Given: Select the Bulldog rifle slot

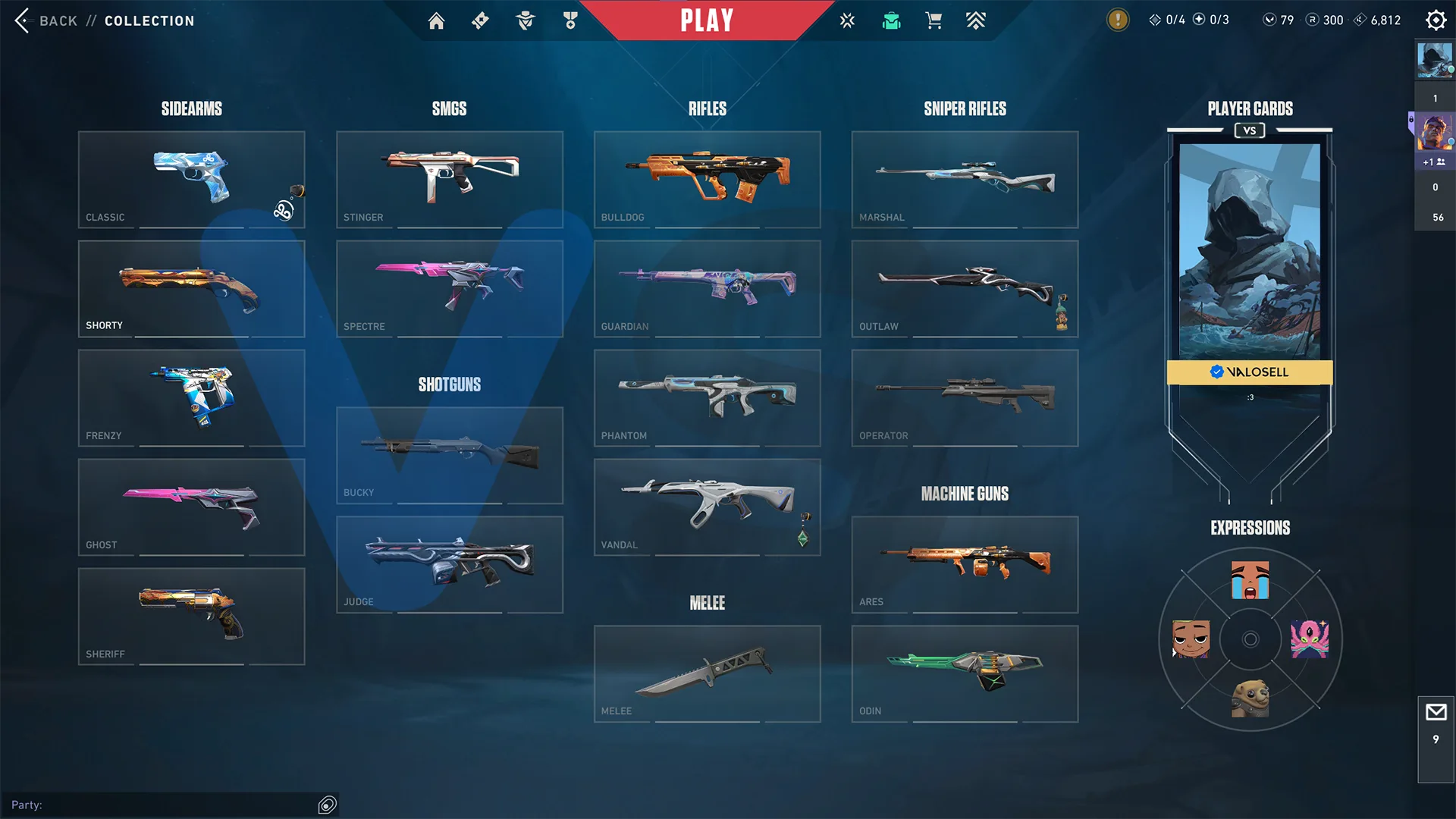Looking at the screenshot, I should 707,179.
